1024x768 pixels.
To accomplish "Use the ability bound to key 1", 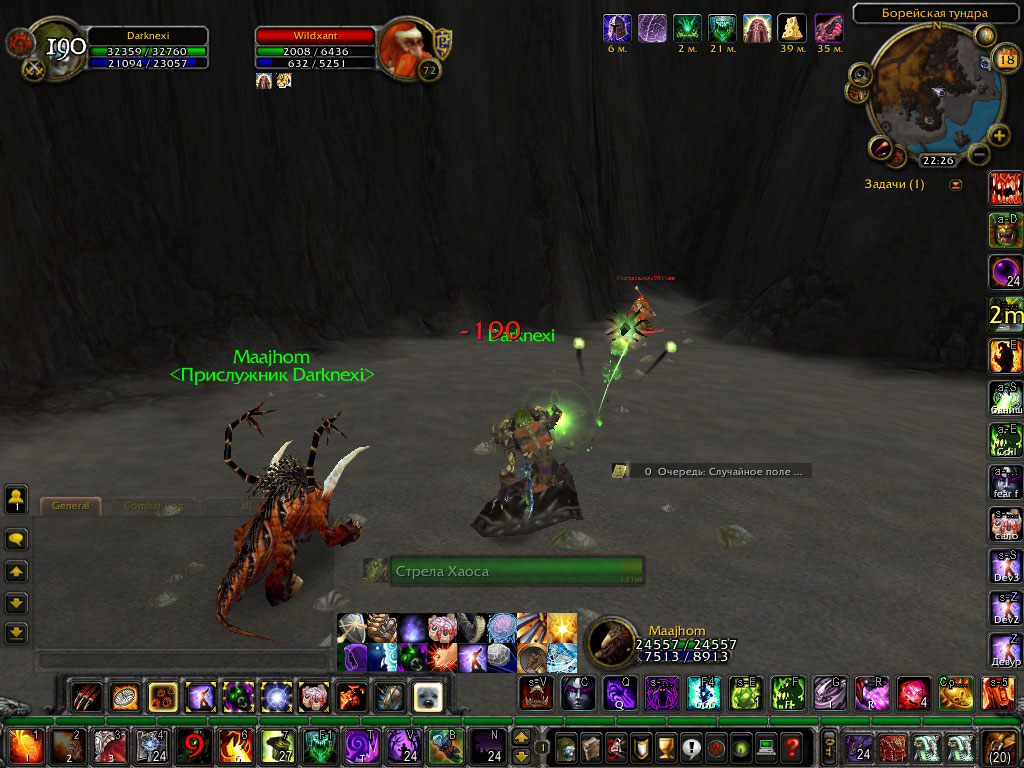I will [22, 747].
